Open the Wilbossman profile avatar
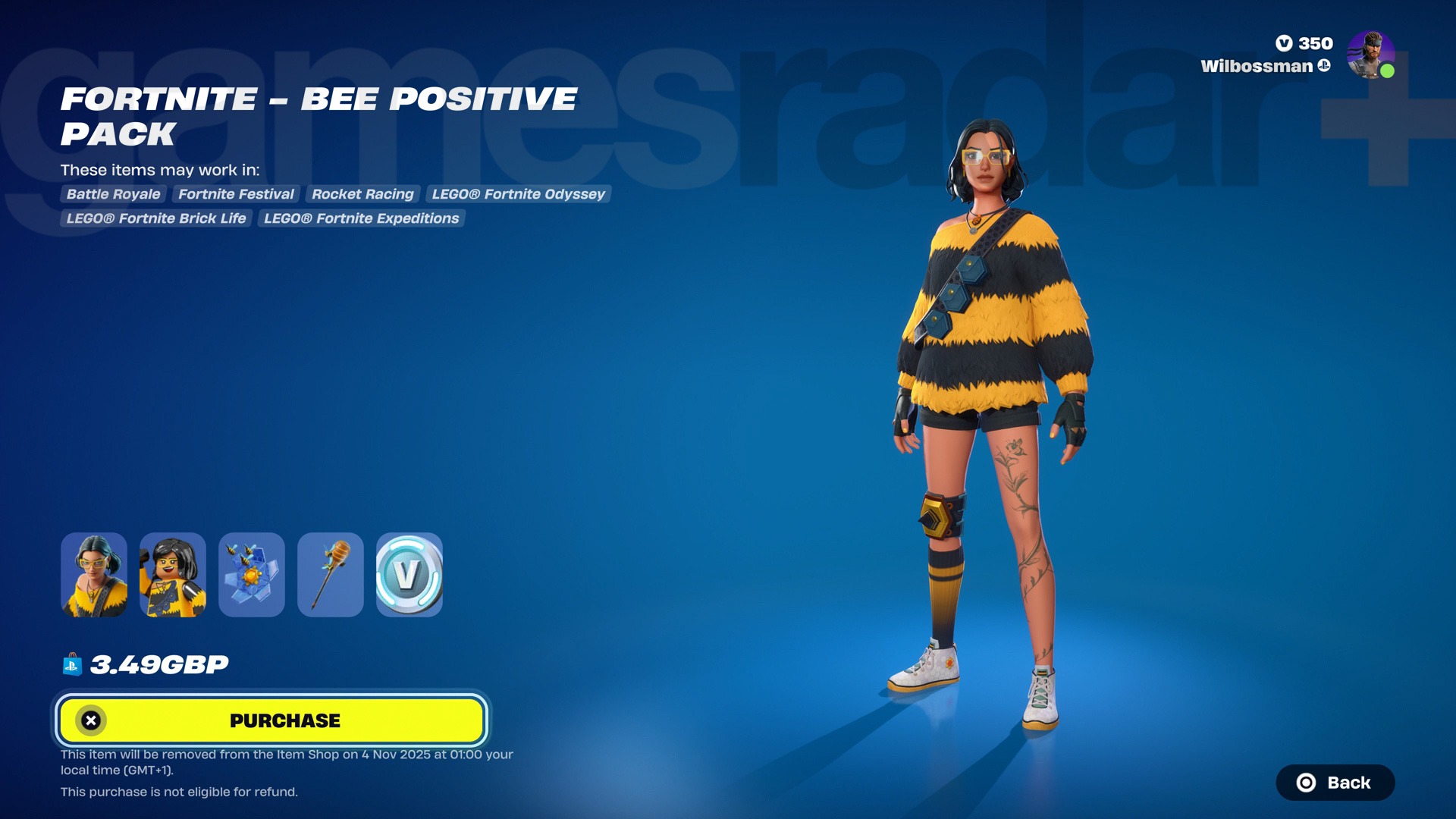The image size is (1456, 819). [x=1370, y=55]
